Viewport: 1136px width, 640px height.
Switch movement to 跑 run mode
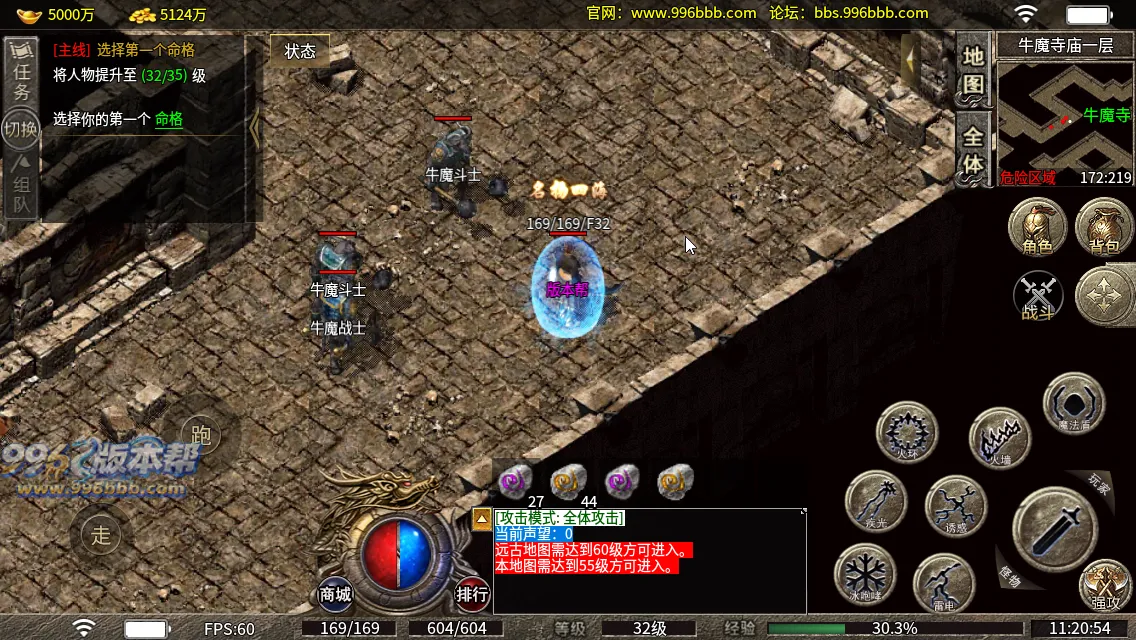[201, 435]
